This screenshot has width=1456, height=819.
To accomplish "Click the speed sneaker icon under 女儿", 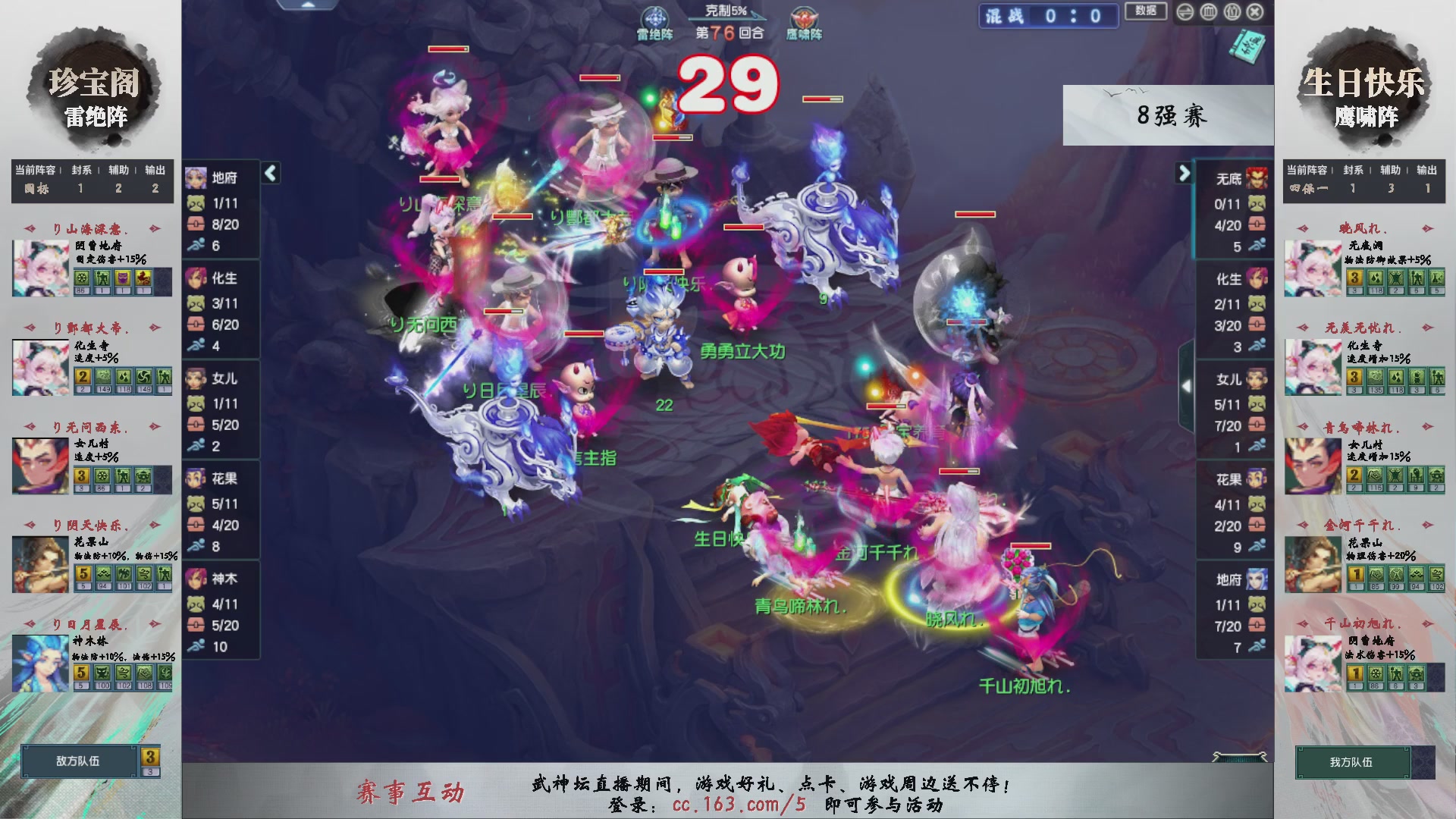I will pyautogui.click(x=196, y=446).
